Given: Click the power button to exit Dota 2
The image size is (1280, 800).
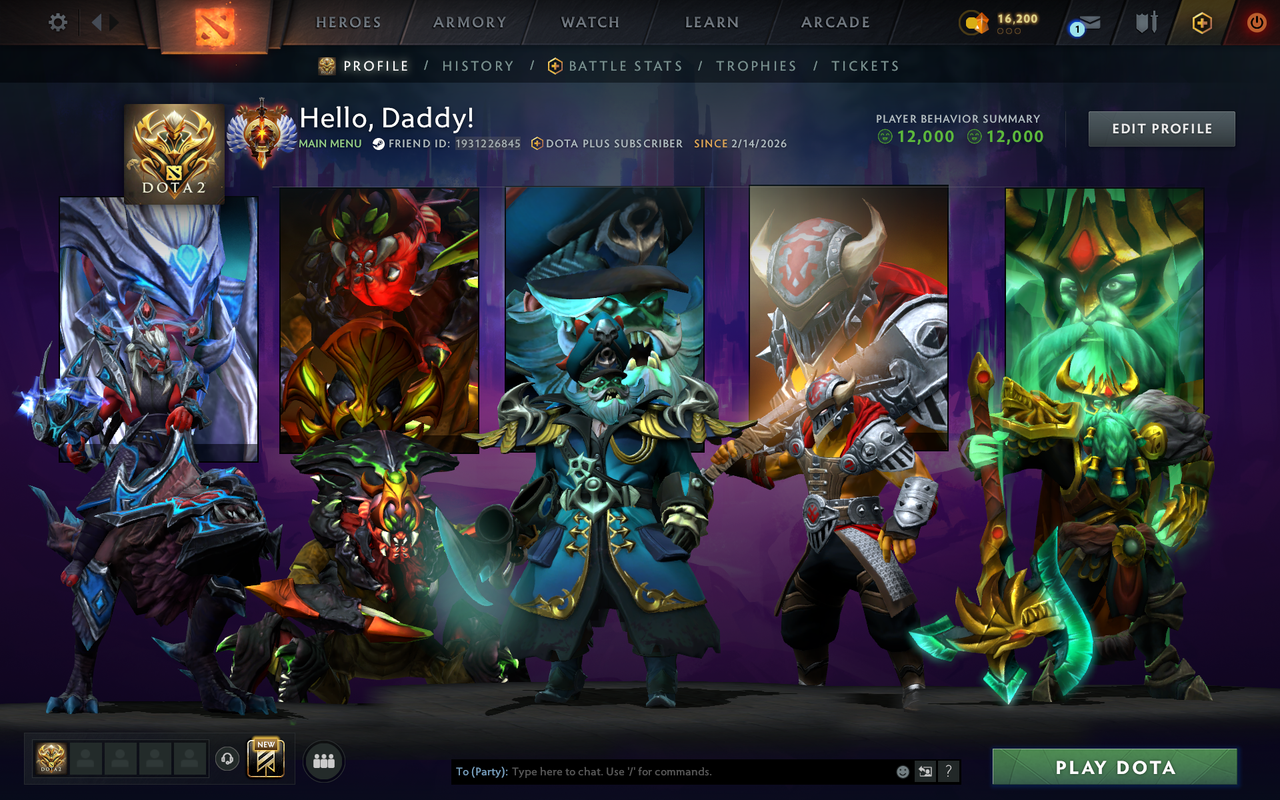Looking at the screenshot, I should pos(1256,22).
